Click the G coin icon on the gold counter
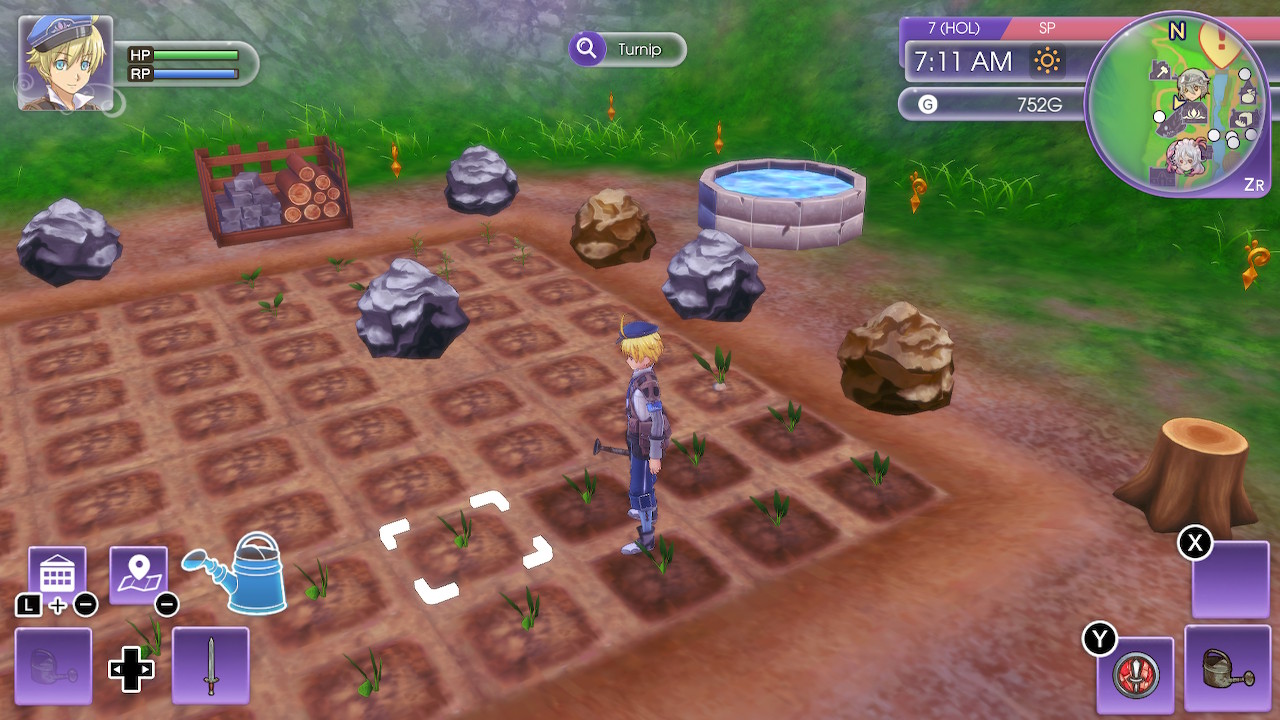This screenshot has width=1280, height=720. 927,104
